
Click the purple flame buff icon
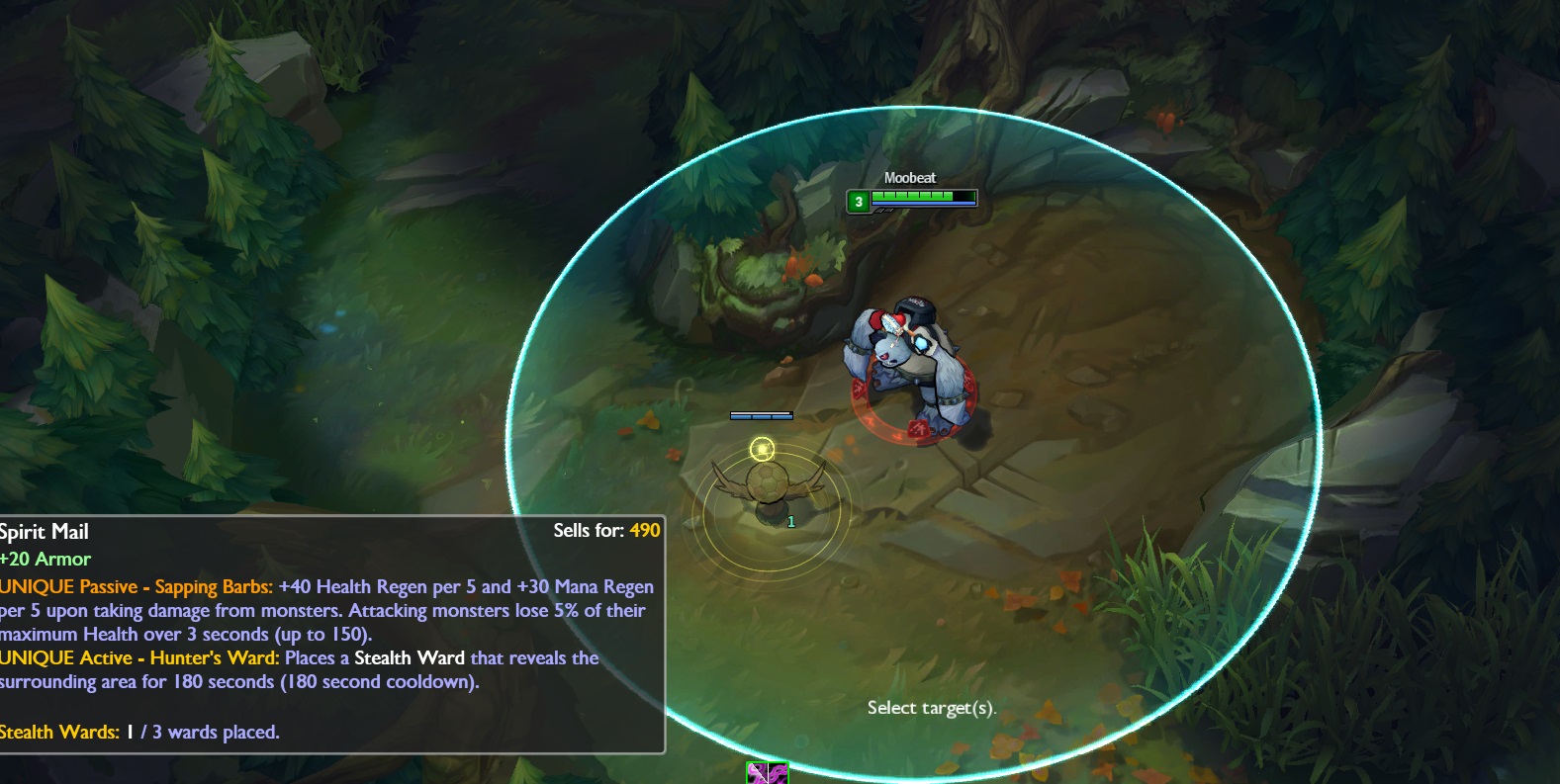click(x=767, y=773)
